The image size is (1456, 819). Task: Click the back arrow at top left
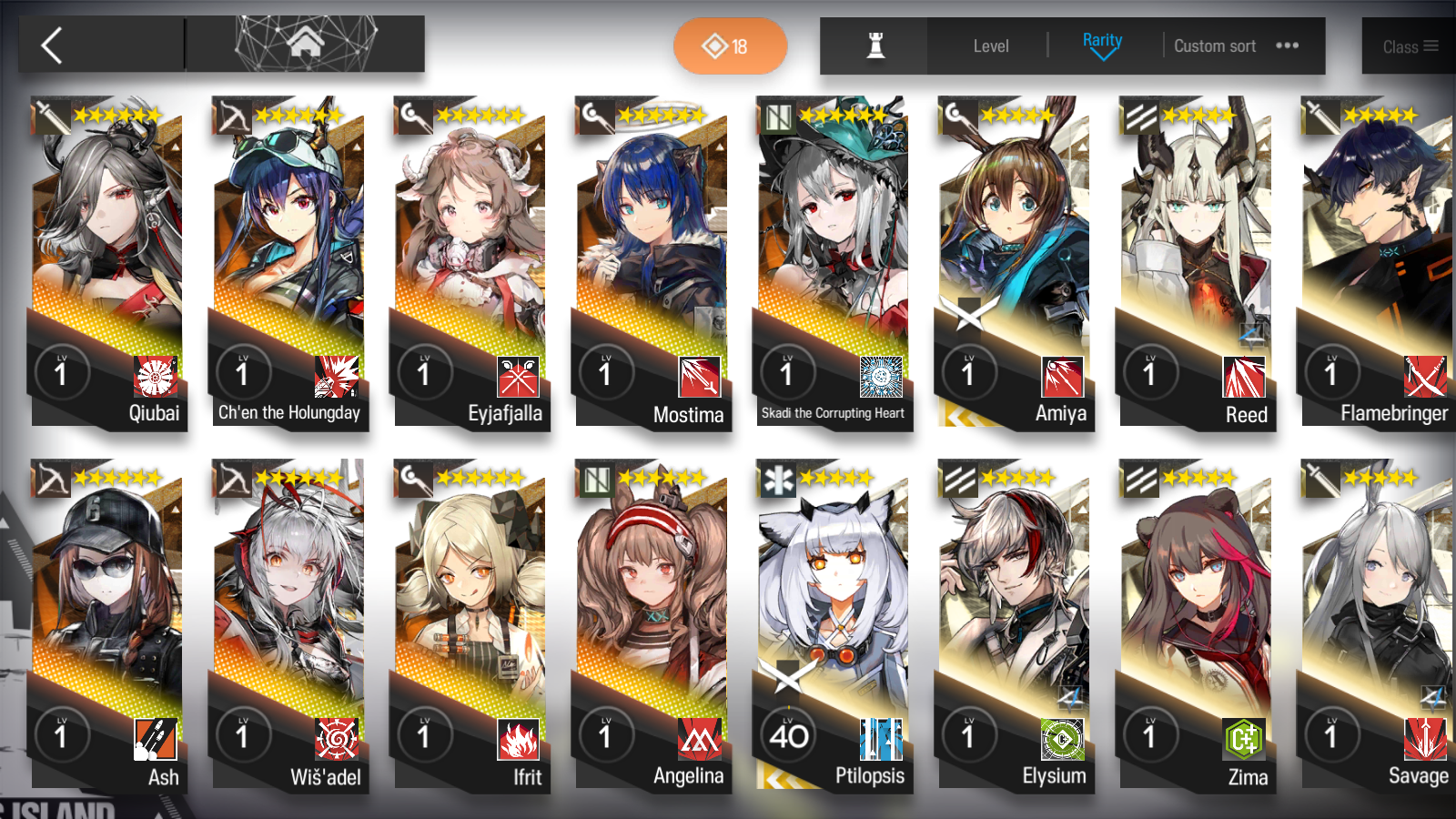(52, 45)
